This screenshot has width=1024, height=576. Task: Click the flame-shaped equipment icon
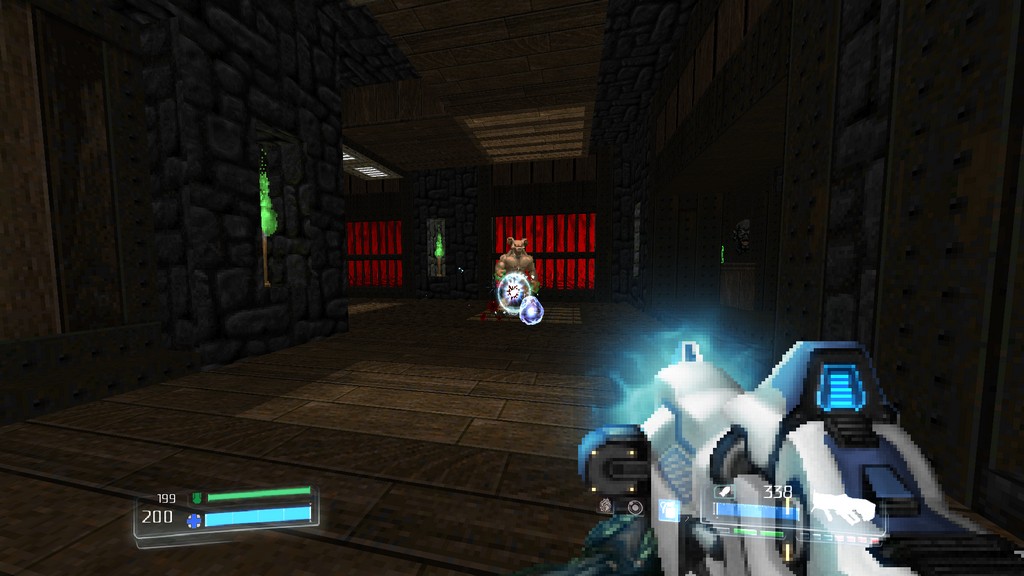point(606,506)
